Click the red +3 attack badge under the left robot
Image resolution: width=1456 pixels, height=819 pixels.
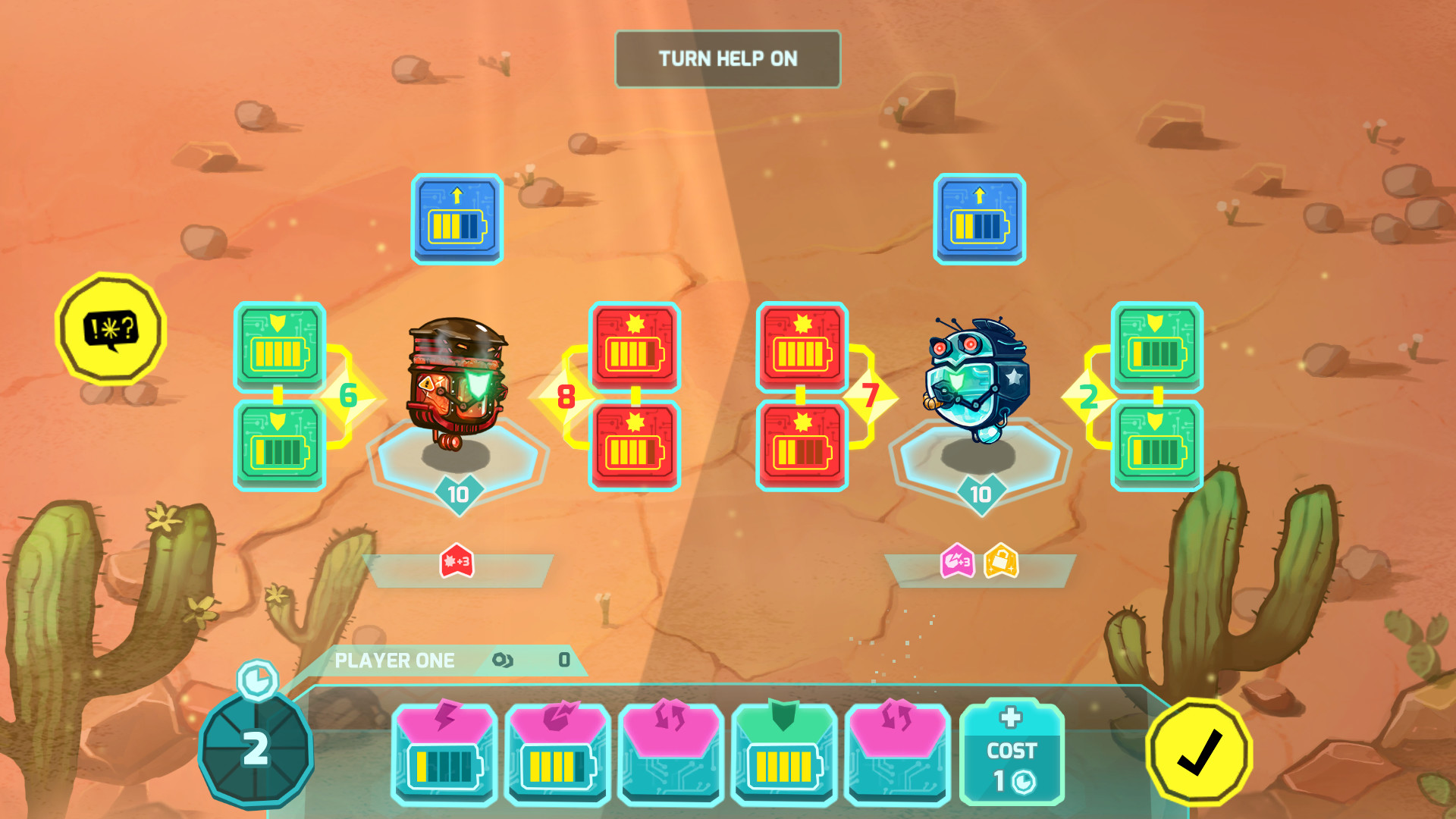pos(457,560)
